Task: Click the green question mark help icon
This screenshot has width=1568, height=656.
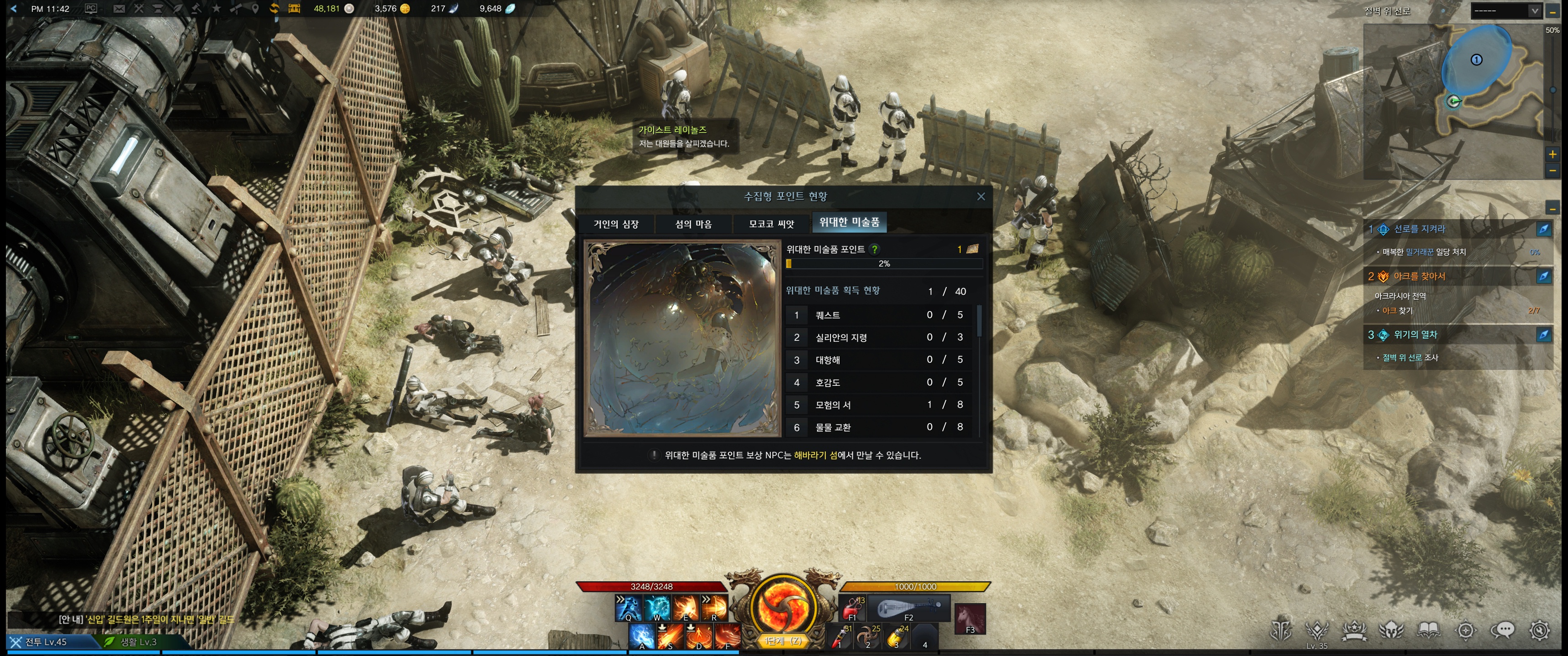Action: pyautogui.click(x=875, y=249)
